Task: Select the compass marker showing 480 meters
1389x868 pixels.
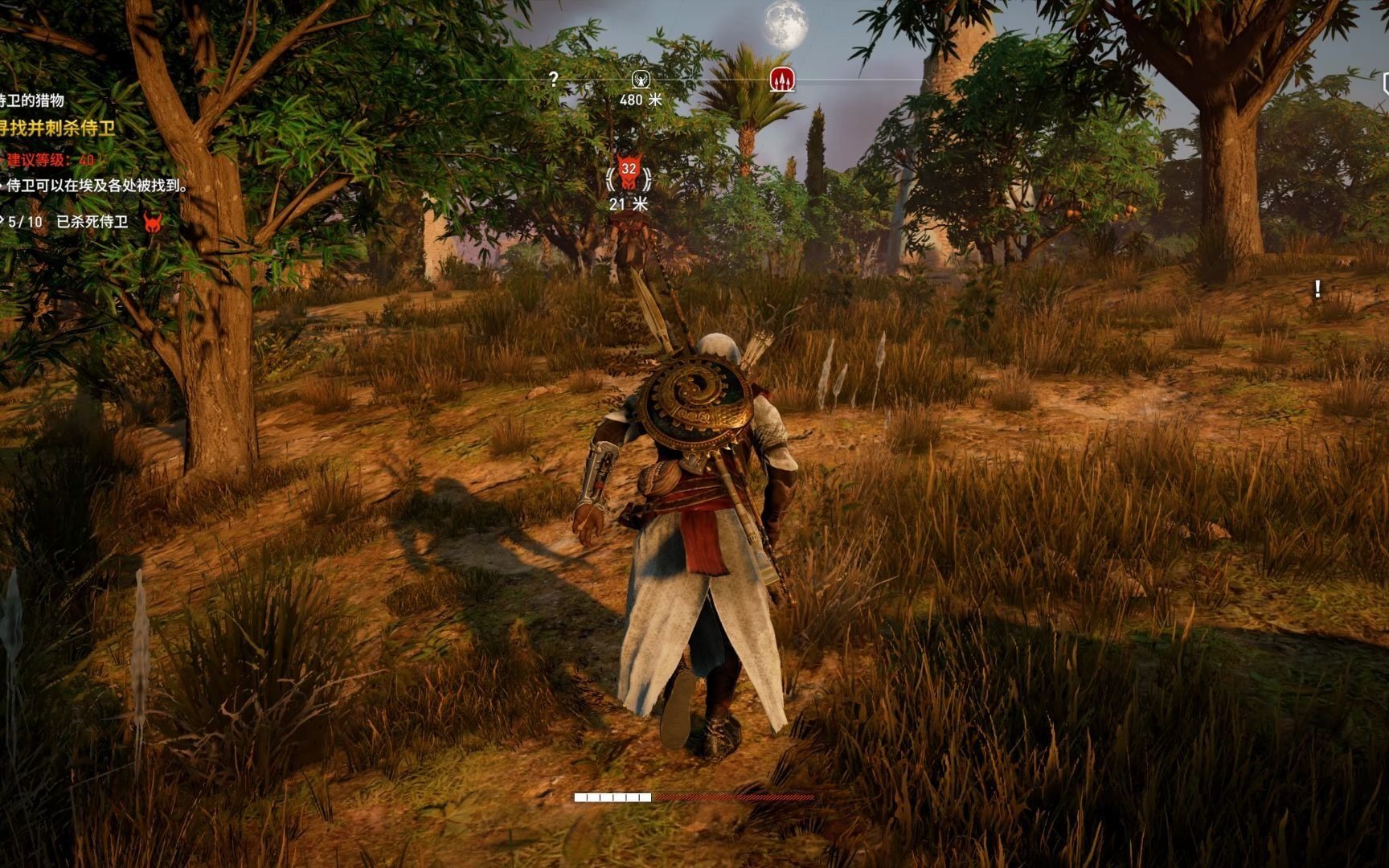Action: pyautogui.click(x=641, y=79)
